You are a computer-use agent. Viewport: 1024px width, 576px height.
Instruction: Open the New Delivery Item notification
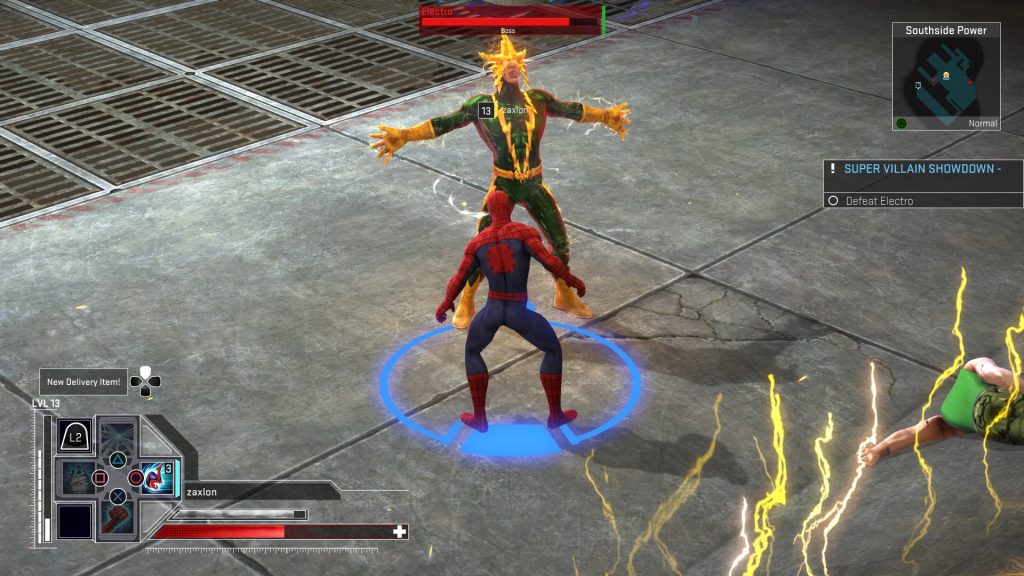(x=83, y=381)
